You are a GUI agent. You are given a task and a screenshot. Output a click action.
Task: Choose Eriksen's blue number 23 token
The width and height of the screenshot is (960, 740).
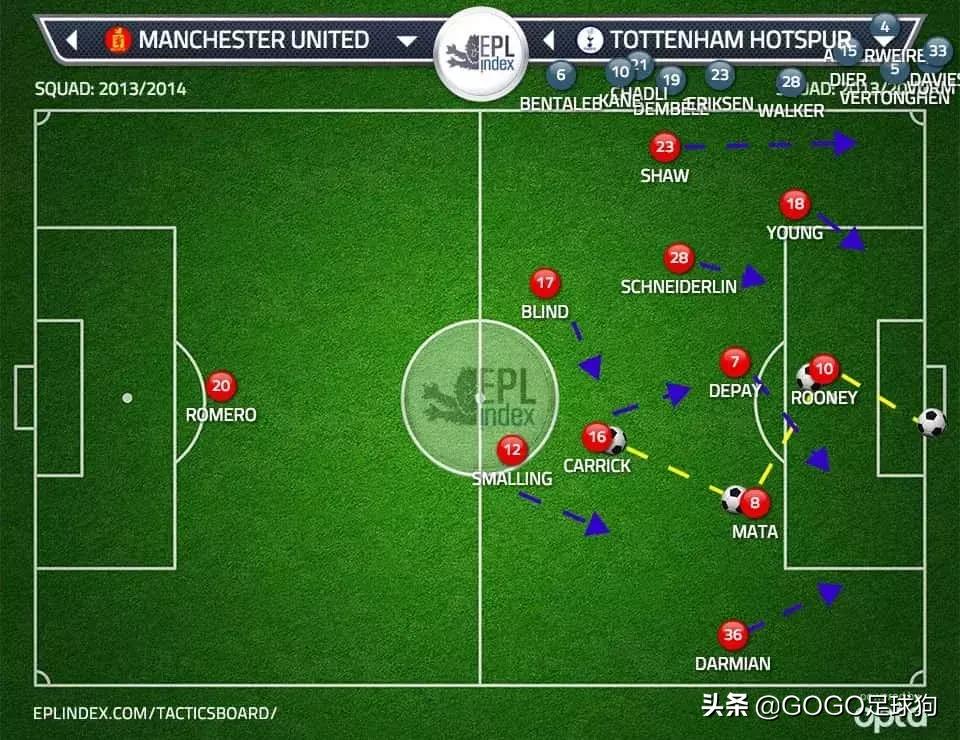pos(720,74)
